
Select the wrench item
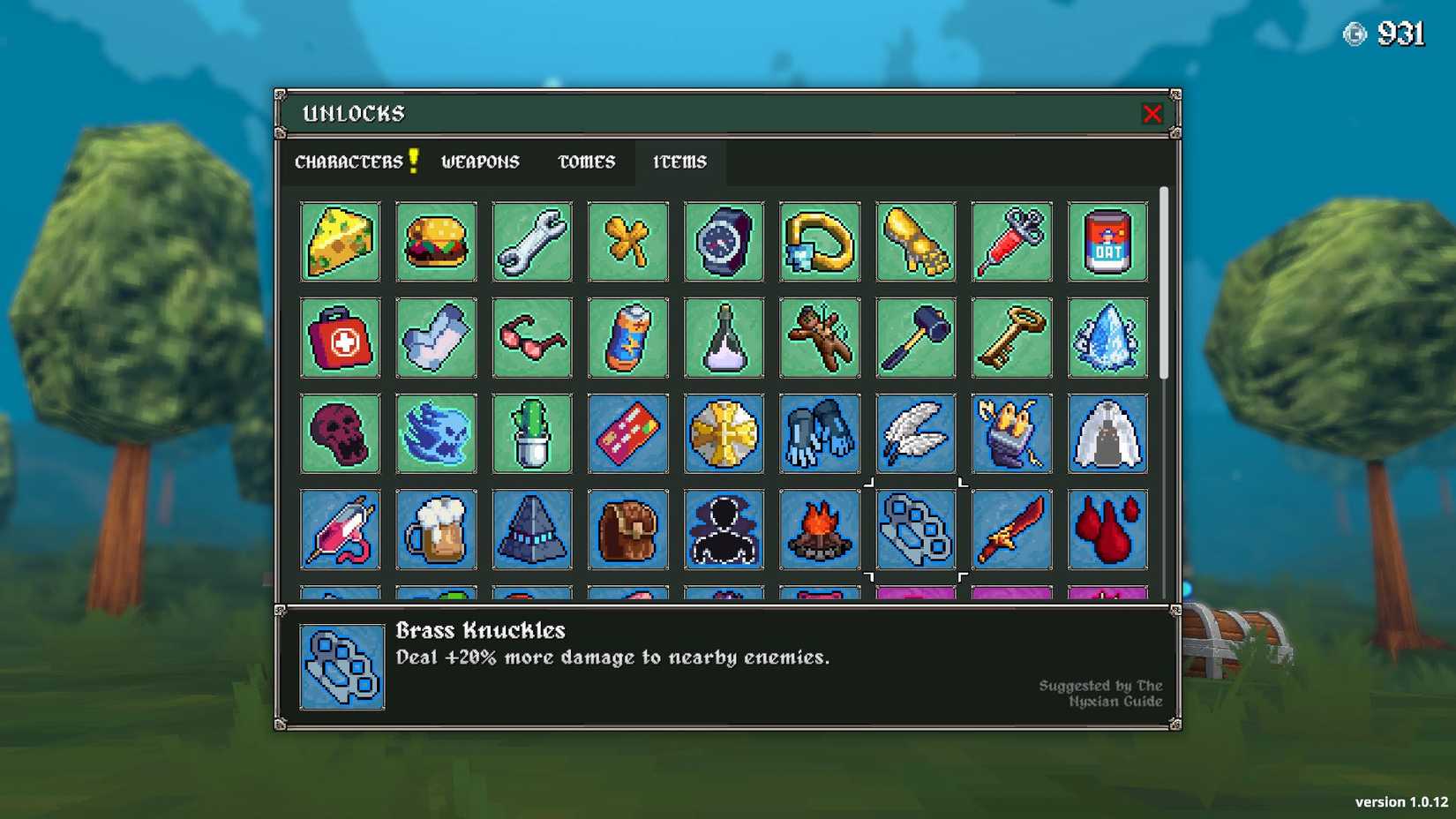[532, 242]
